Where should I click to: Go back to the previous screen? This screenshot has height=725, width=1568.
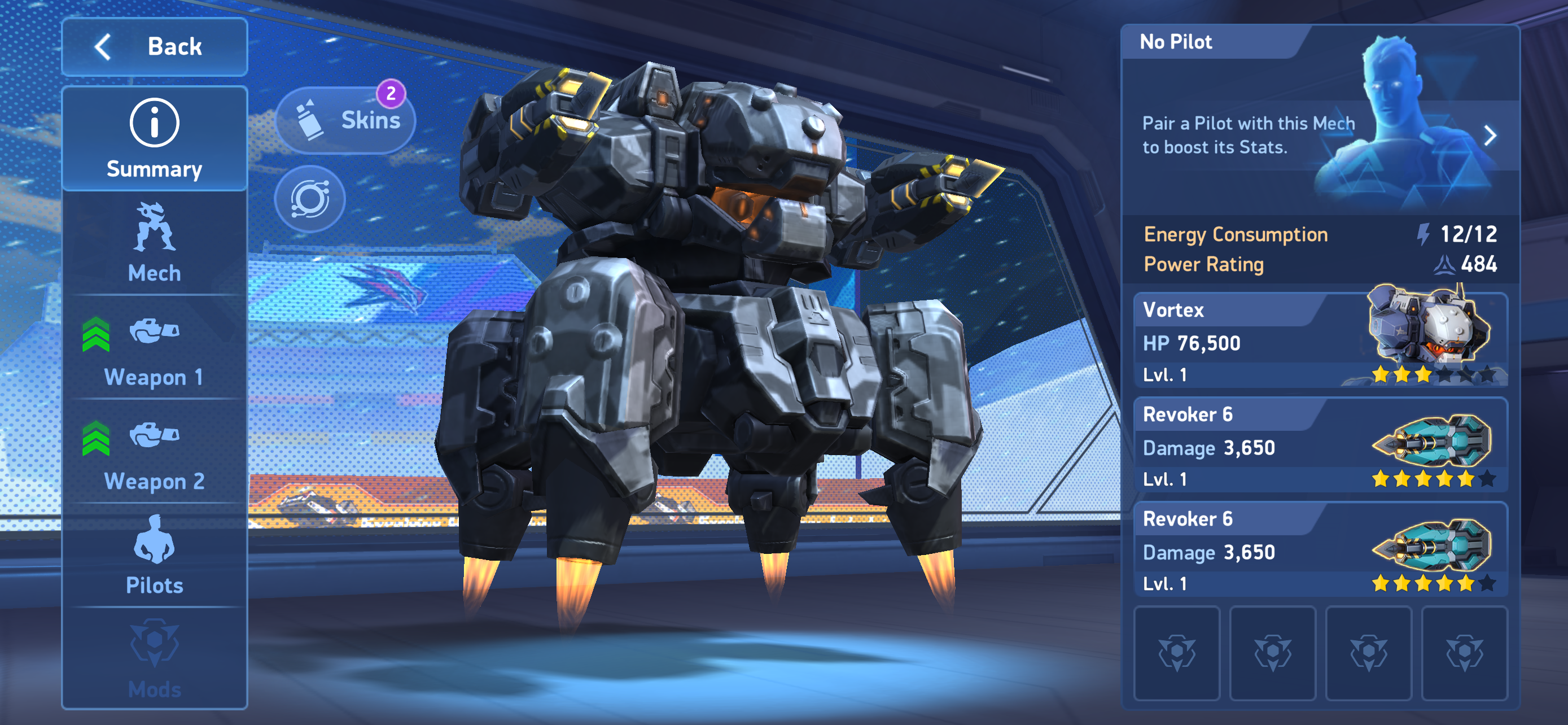[154, 47]
